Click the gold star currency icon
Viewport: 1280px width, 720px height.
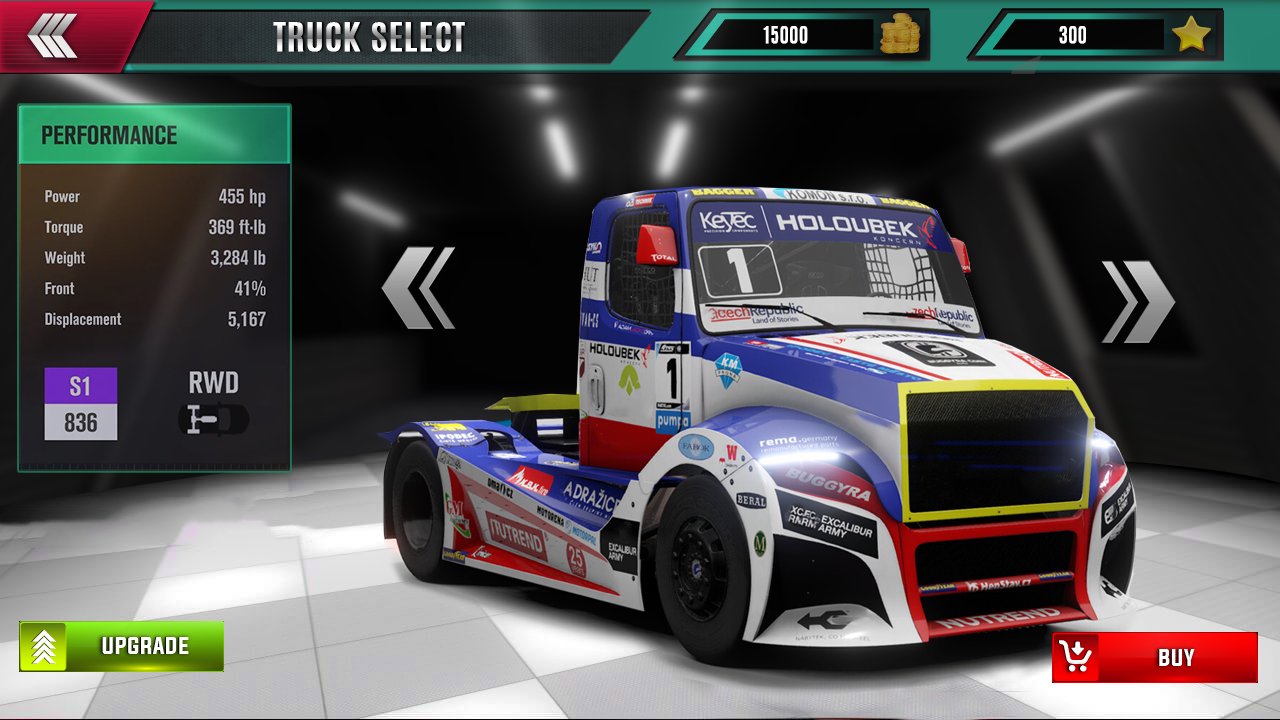(x=1191, y=36)
